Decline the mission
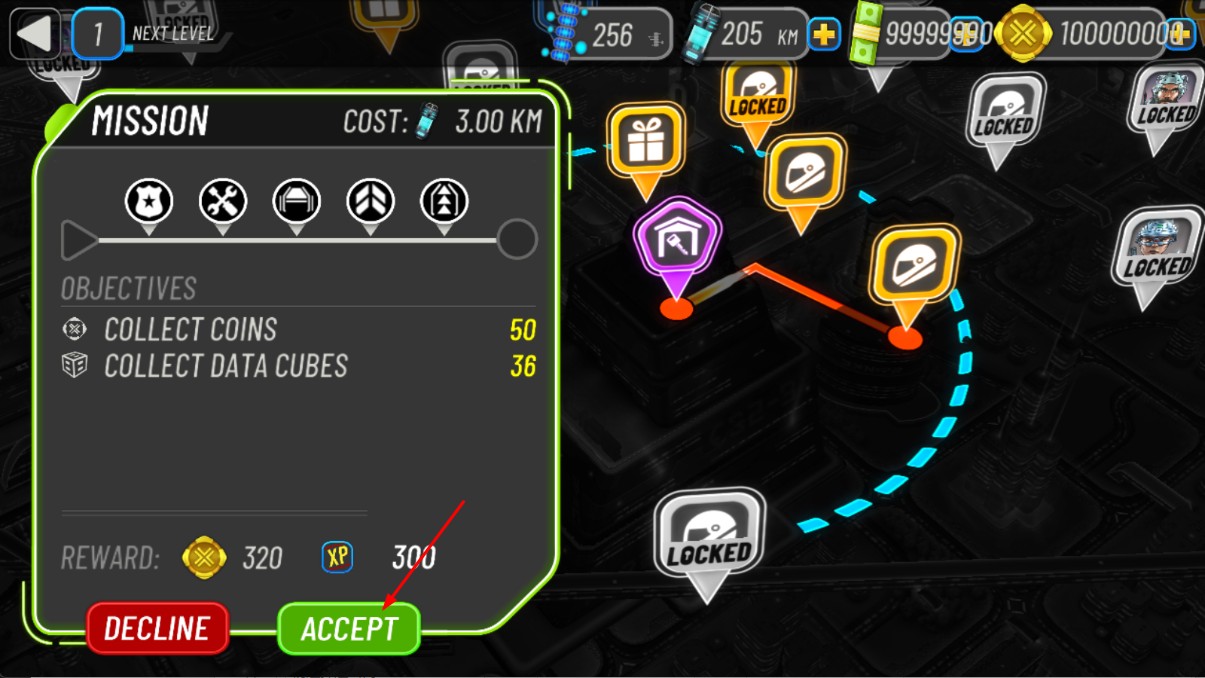1205x678 pixels. 157,629
